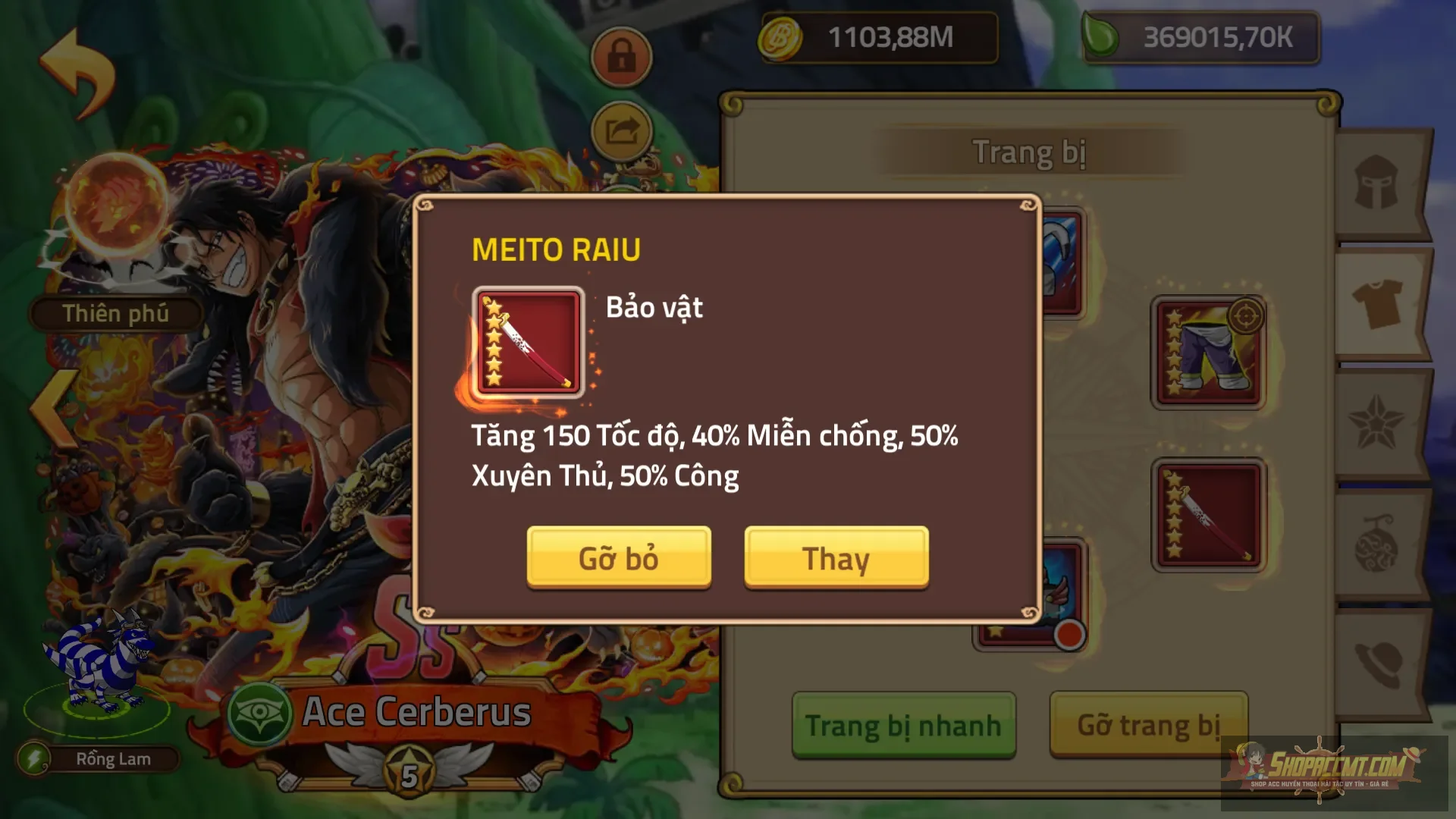The height and width of the screenshot is (819, 1456).
Task: Open the share arrow icon
Action: coord(621,131)
